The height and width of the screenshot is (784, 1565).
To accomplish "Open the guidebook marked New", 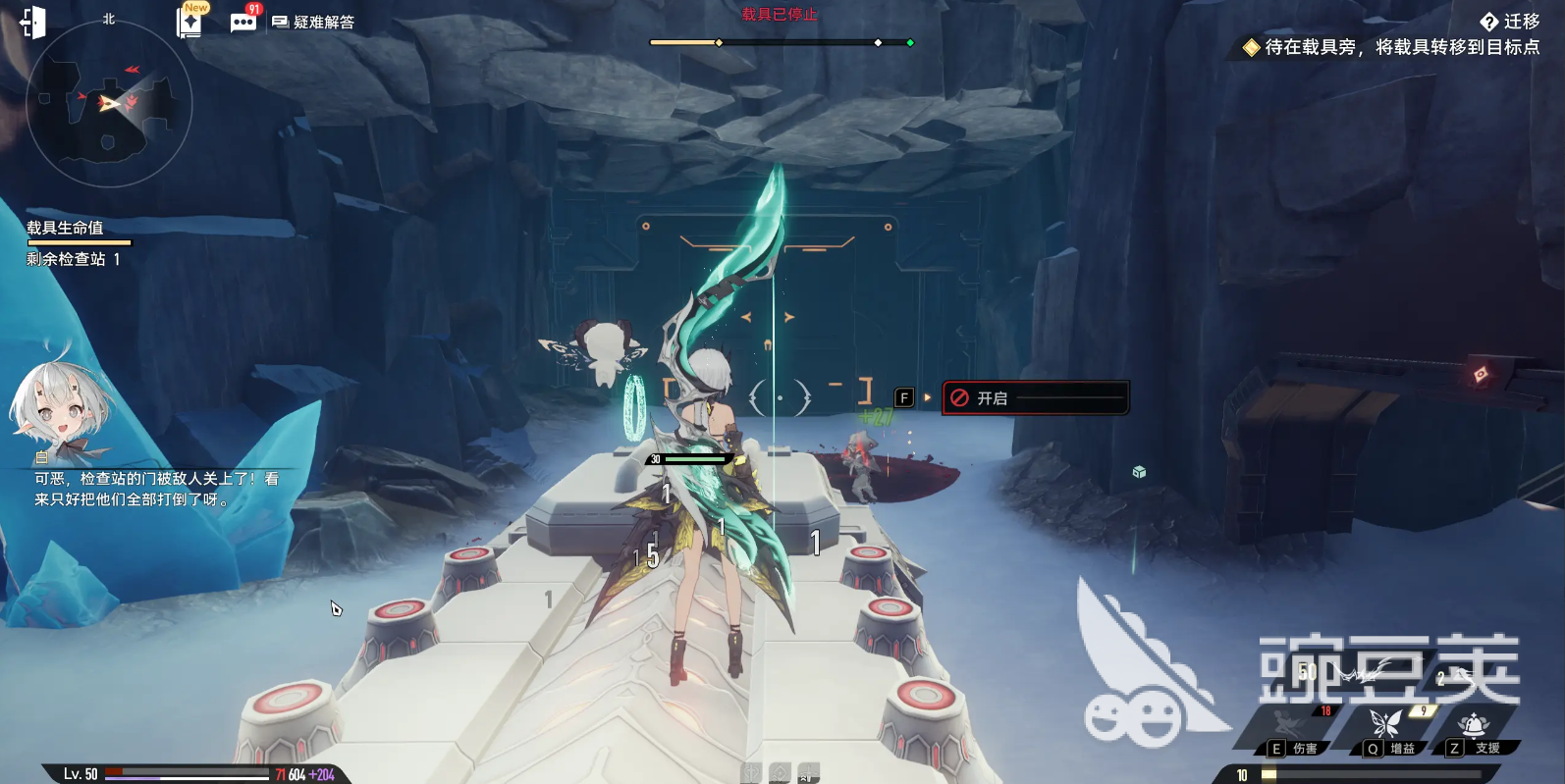I will pyautogui.click(x=189, y=21).
